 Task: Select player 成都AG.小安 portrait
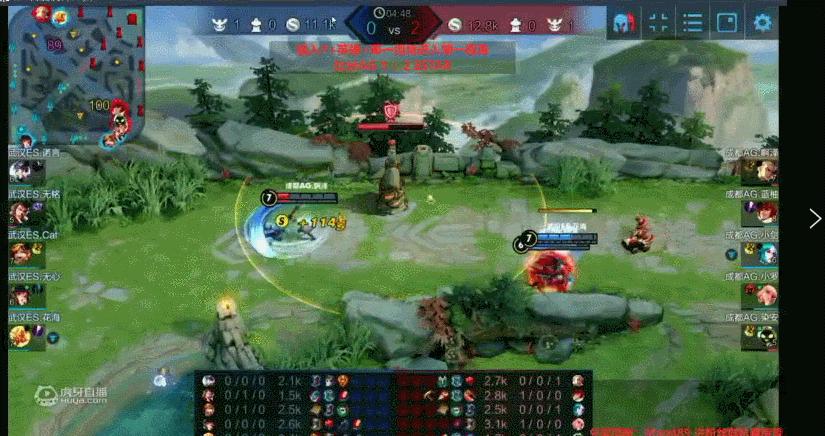[x=766, y=294]
